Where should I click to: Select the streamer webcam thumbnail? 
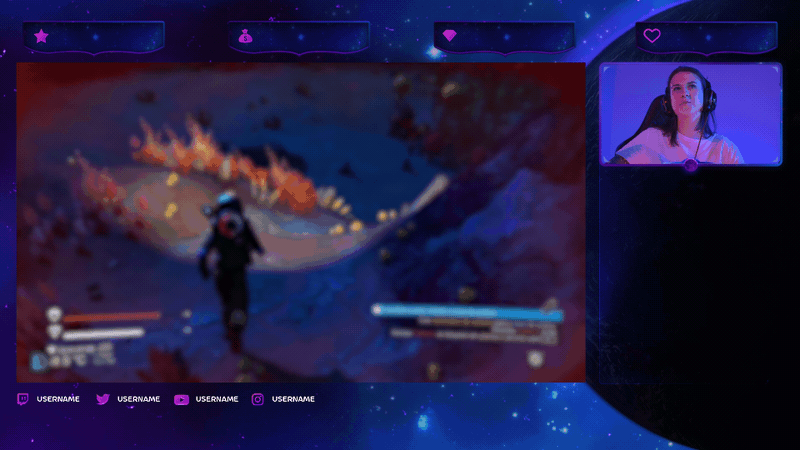pos(690,113)
